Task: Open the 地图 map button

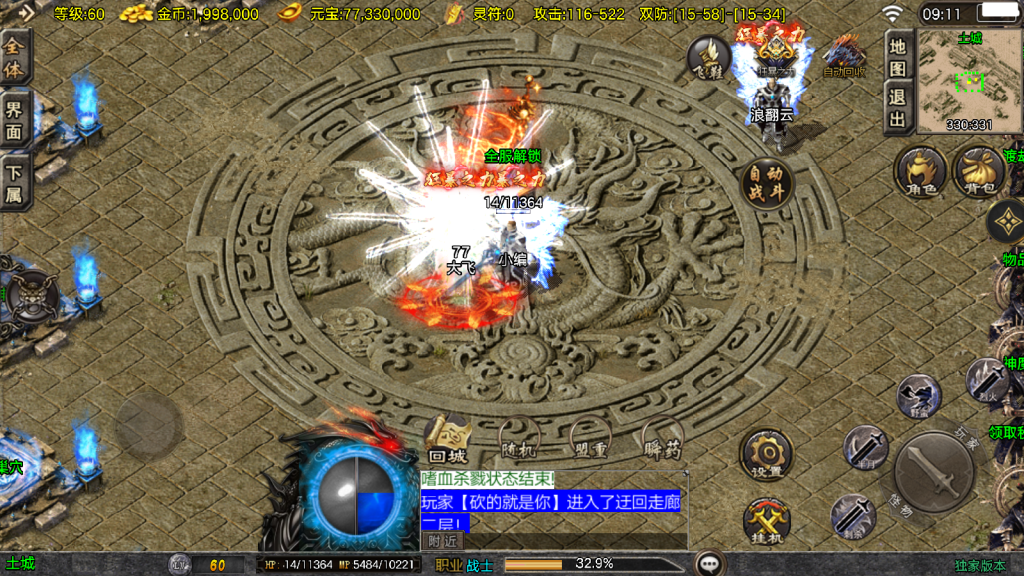Action: 897,59
